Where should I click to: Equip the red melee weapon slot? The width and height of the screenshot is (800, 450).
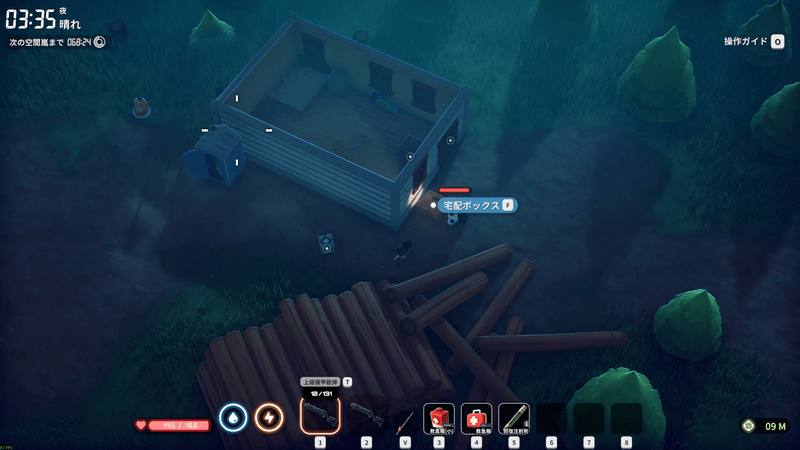tap(404, 418)
